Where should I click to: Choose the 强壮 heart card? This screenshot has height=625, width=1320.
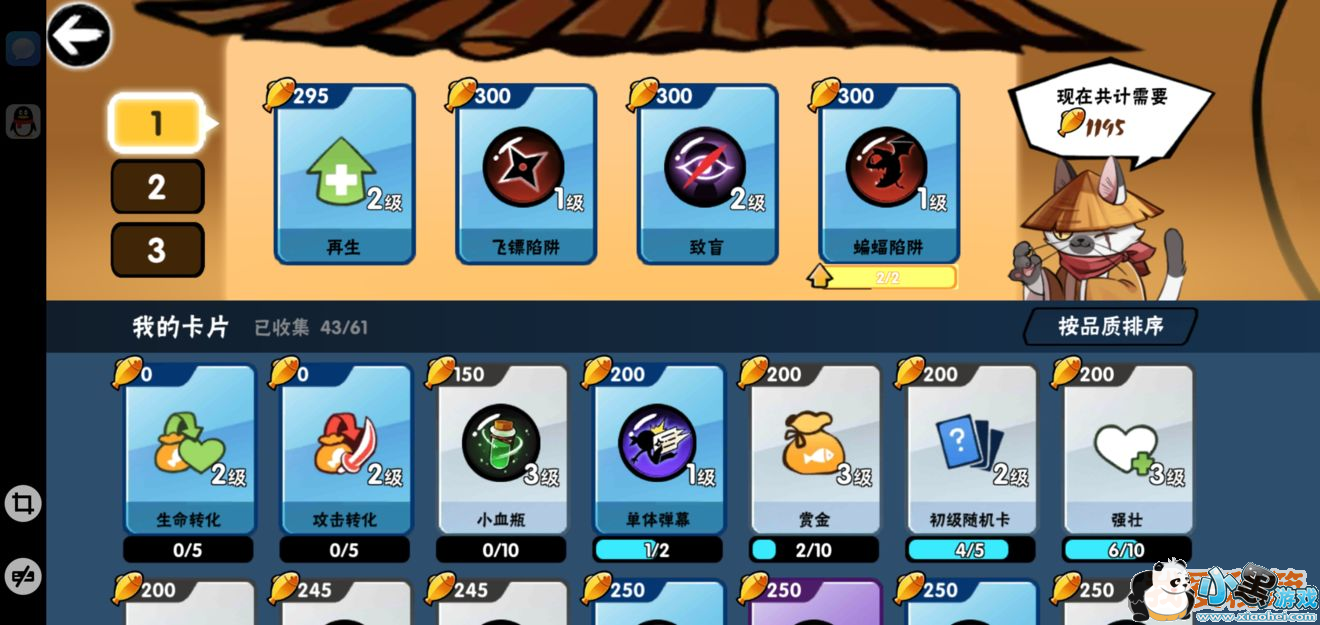tap(1127, 450)
